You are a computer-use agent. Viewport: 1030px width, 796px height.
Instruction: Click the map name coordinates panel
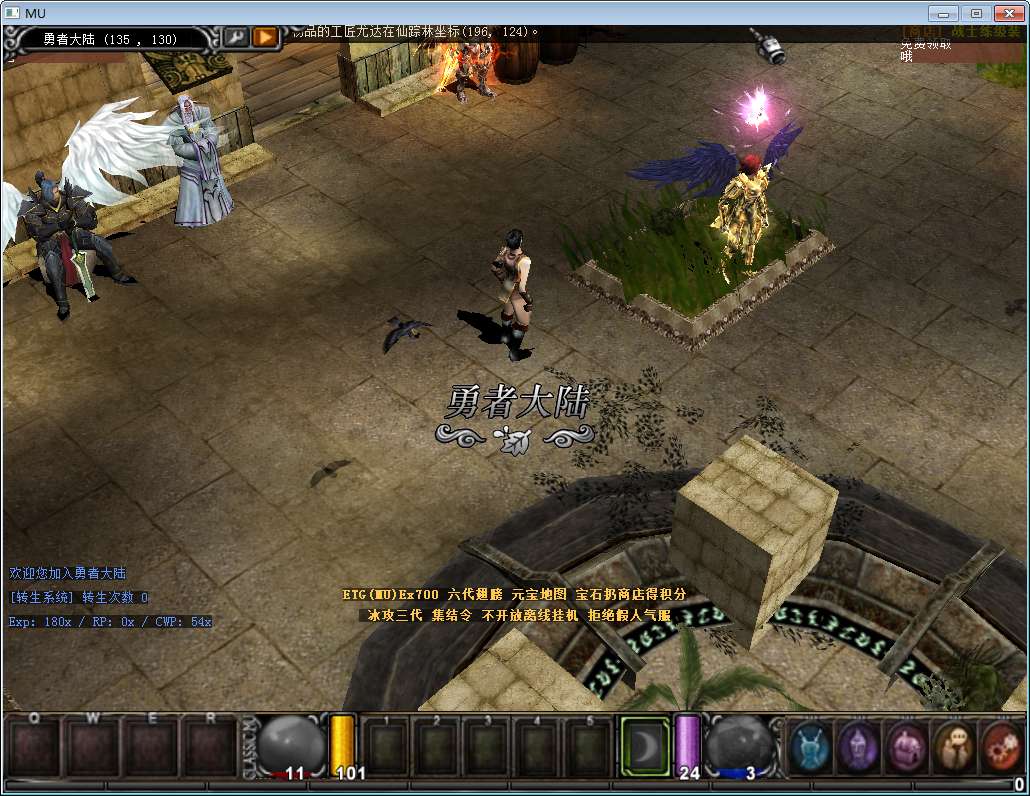point(110,39)
